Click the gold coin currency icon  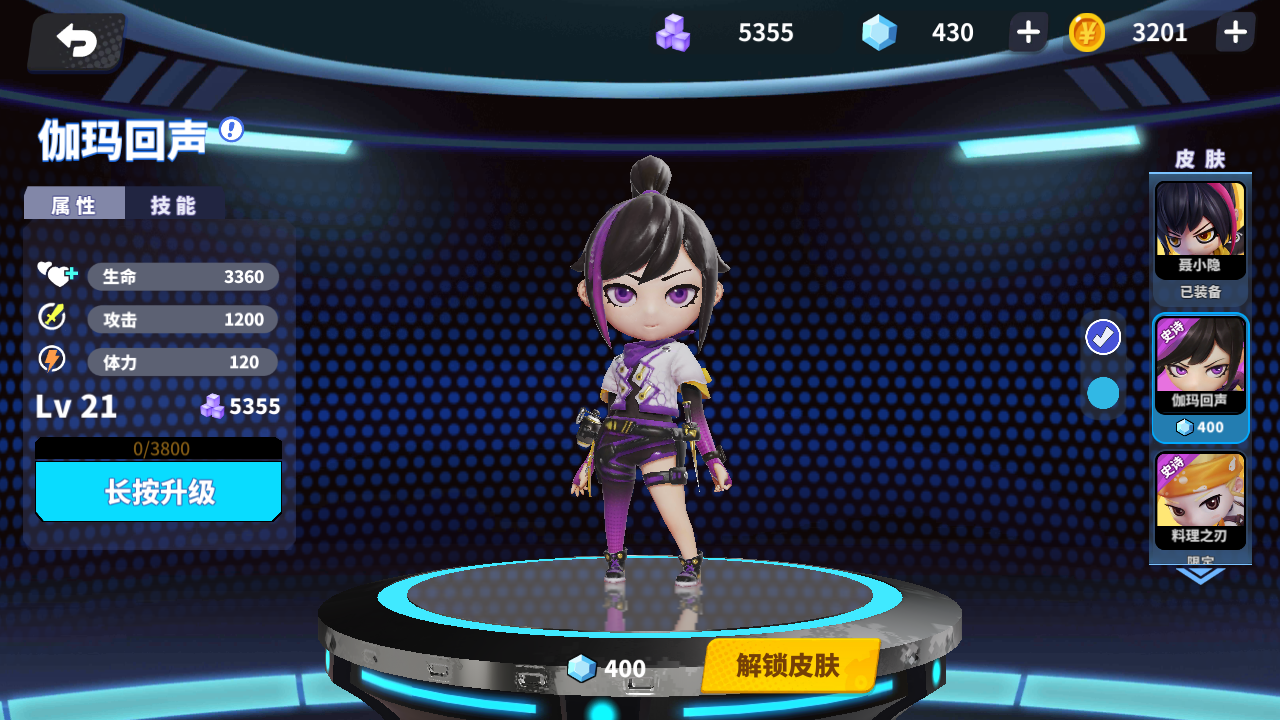coord(1085,32)
